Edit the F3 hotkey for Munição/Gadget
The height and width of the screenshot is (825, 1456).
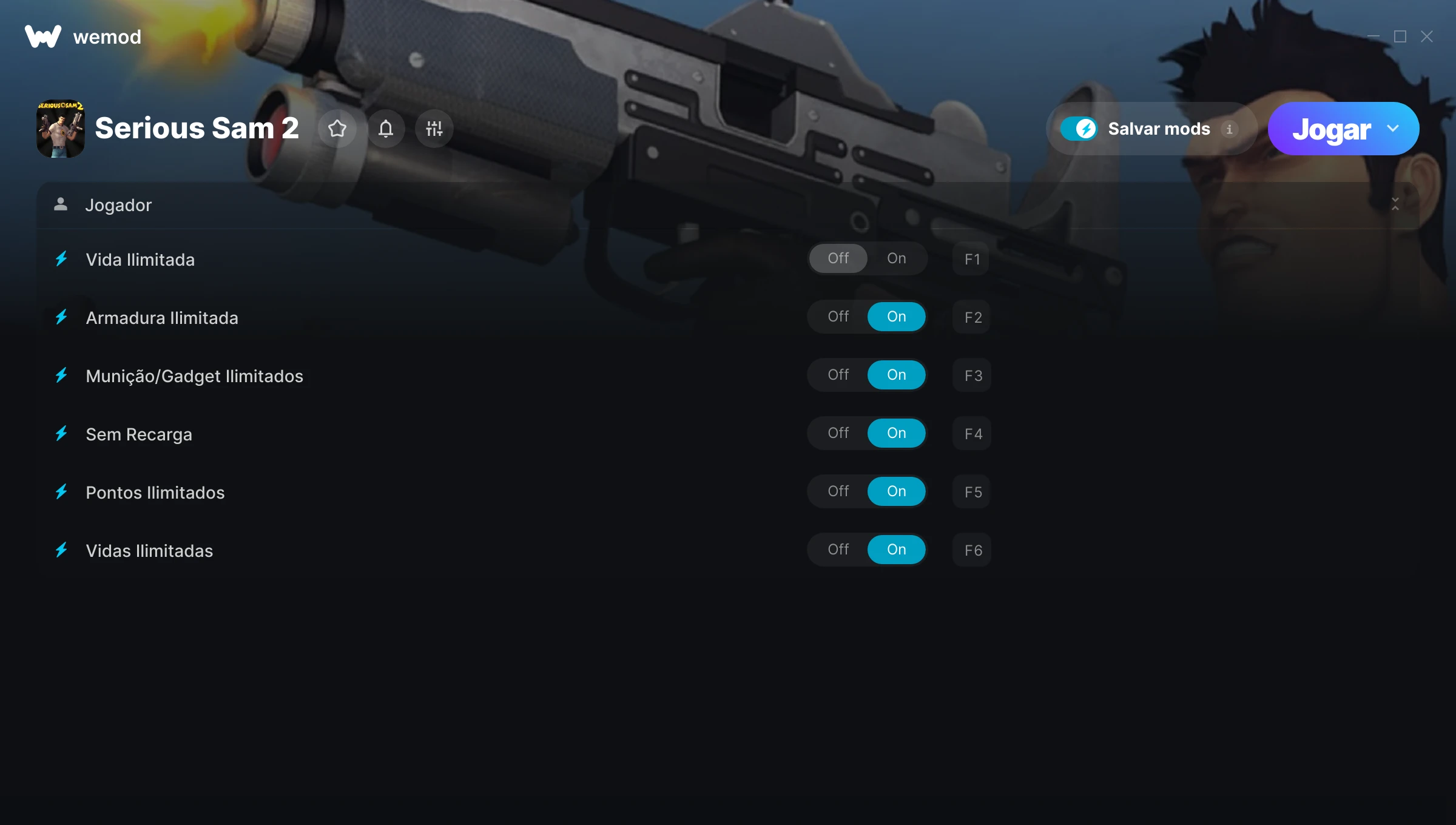[972, 376]
